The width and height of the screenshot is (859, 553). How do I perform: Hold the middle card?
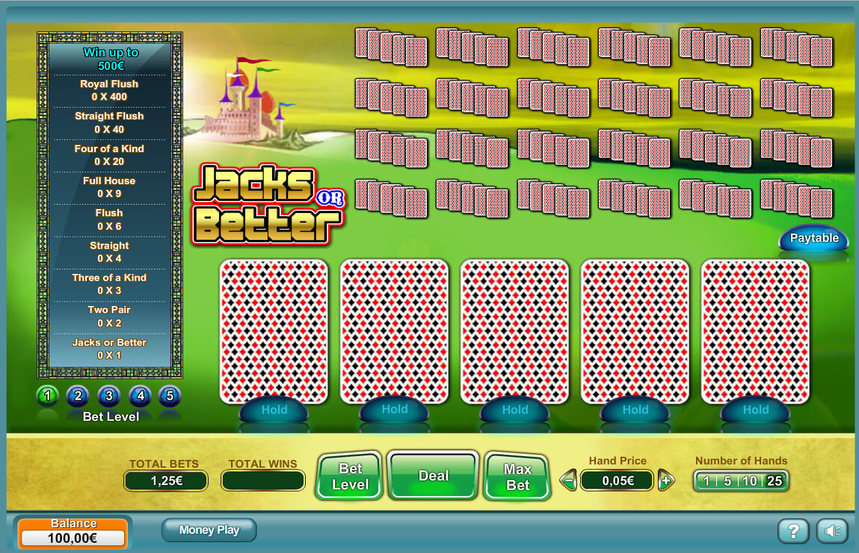pos(515,409)
